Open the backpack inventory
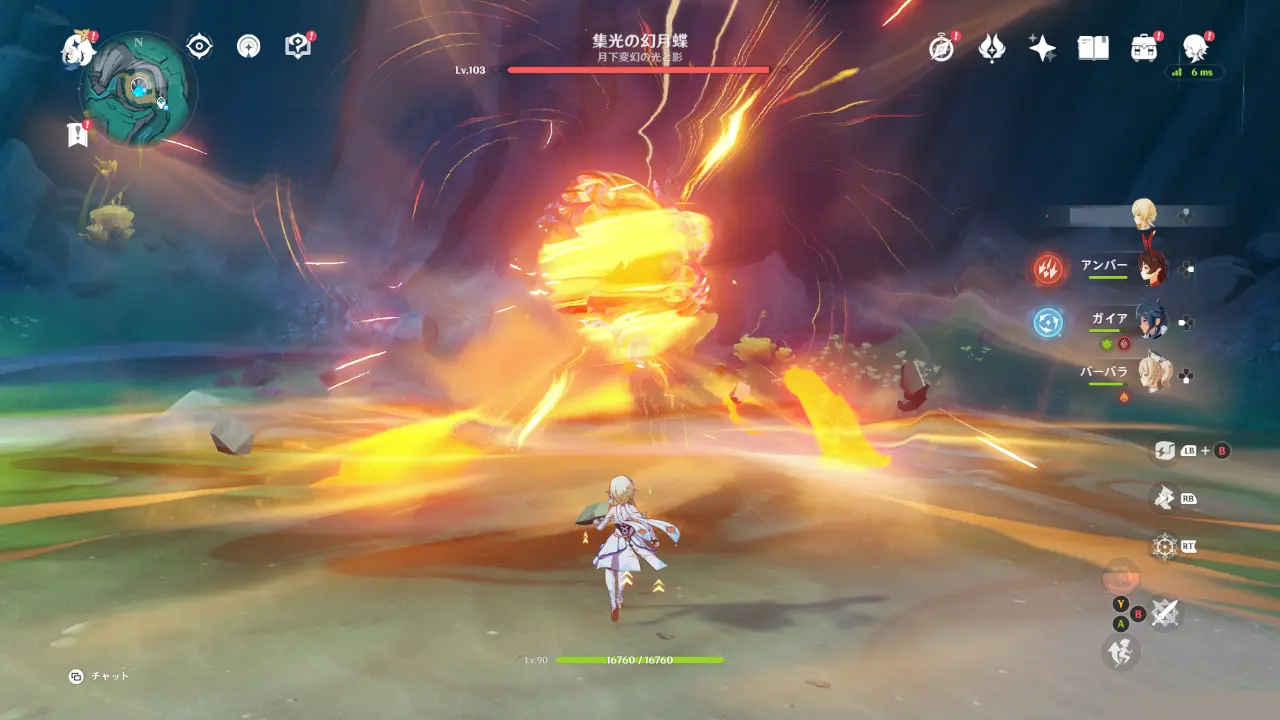 point(1144,47)
